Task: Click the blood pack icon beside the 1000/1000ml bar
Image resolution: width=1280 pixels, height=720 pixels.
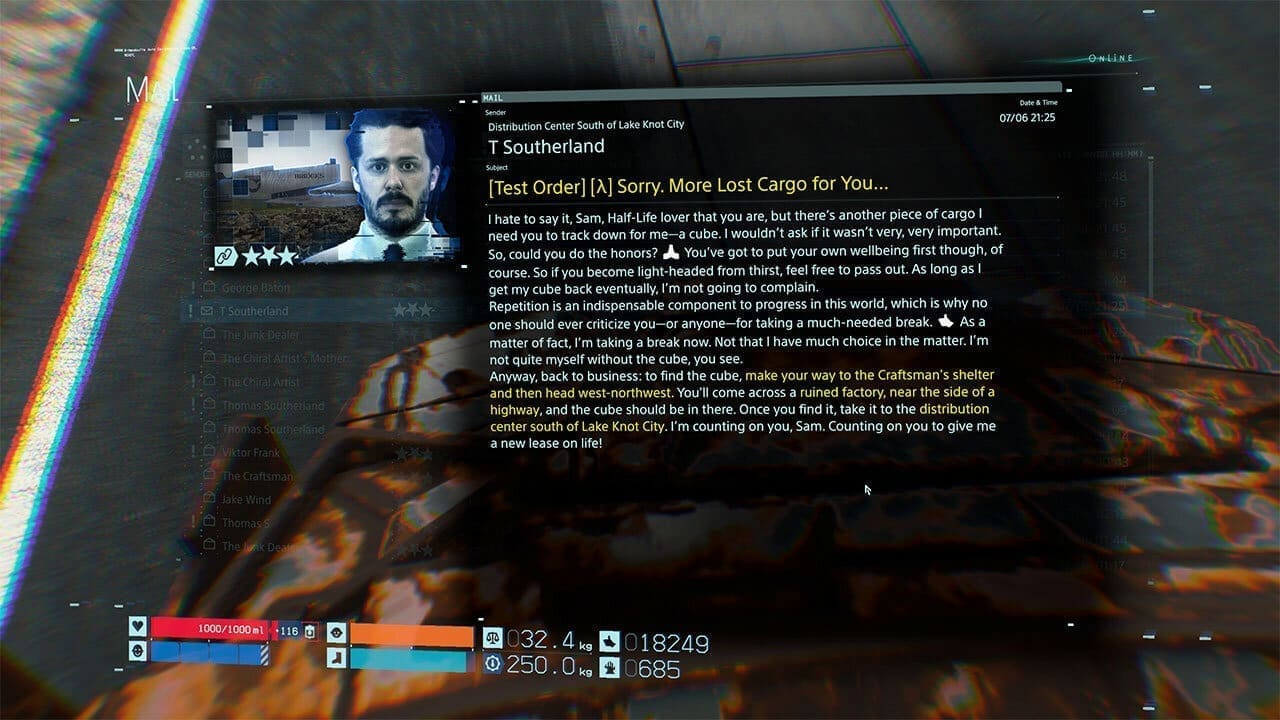Action: [x=310, y=631]
